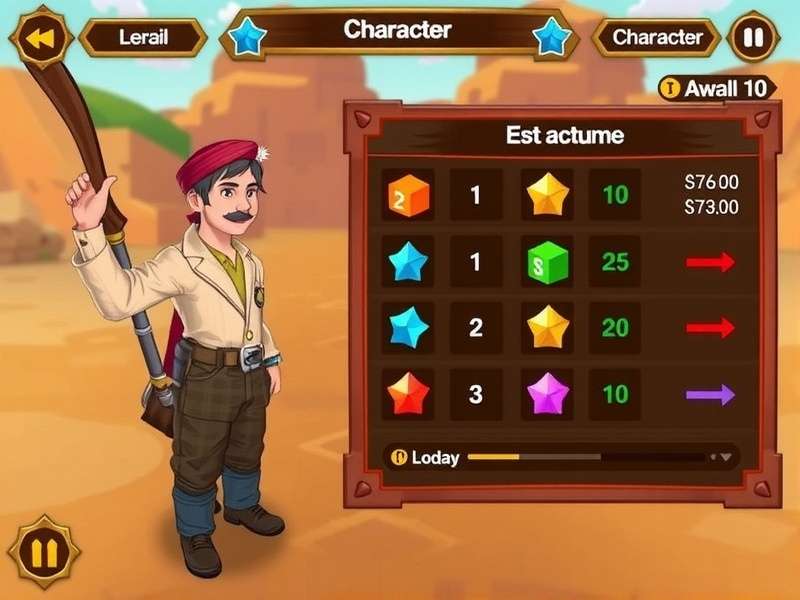This screenshot has height=600, width=800.
Task: Pick the purple star reward icon
Action: pyautogui.click(x=548, y=394)
